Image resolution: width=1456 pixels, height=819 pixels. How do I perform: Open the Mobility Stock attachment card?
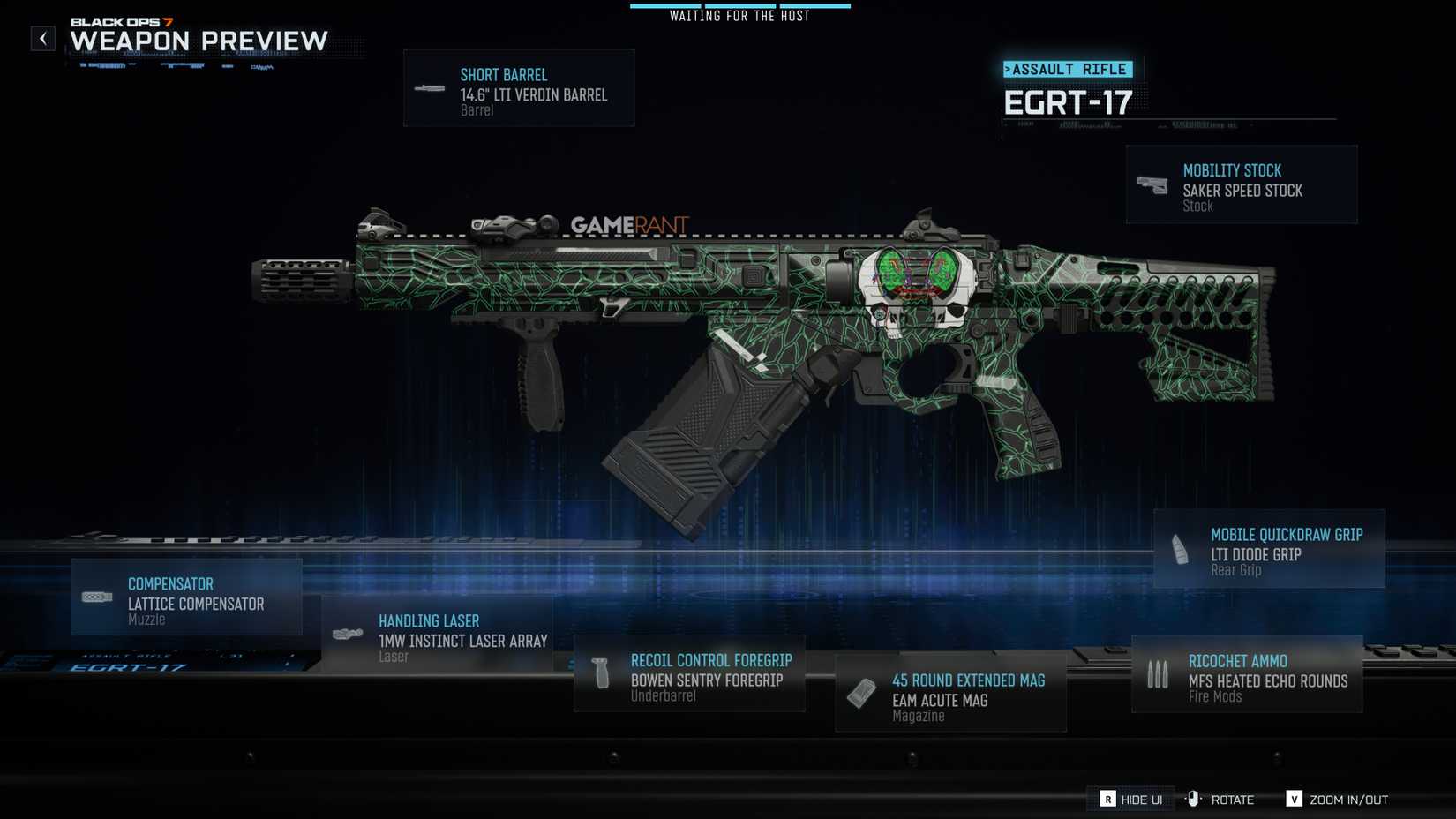click(1242, 183)
